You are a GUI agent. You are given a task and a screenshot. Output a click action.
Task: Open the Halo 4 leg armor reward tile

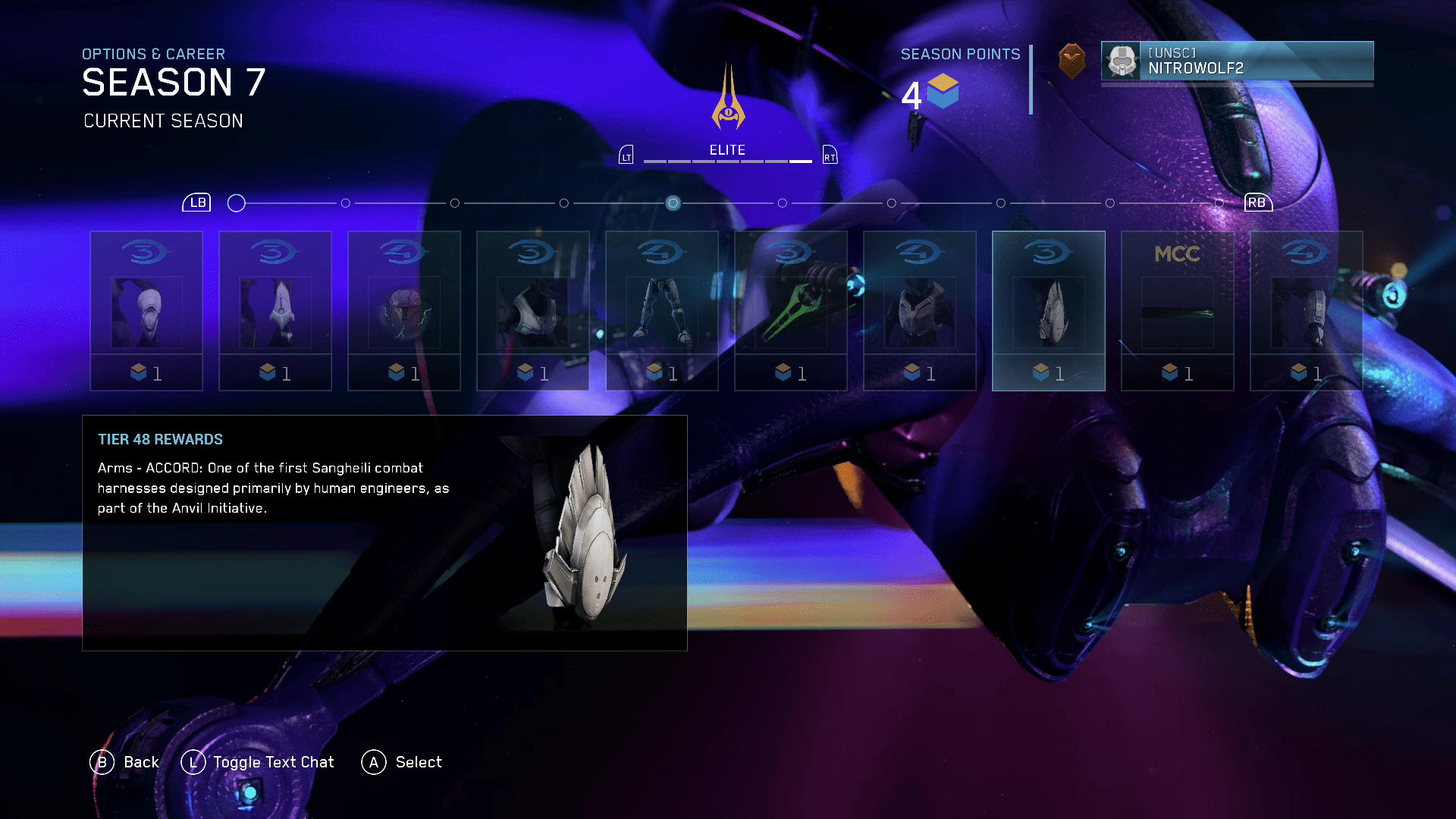click(x=662, y=311)
